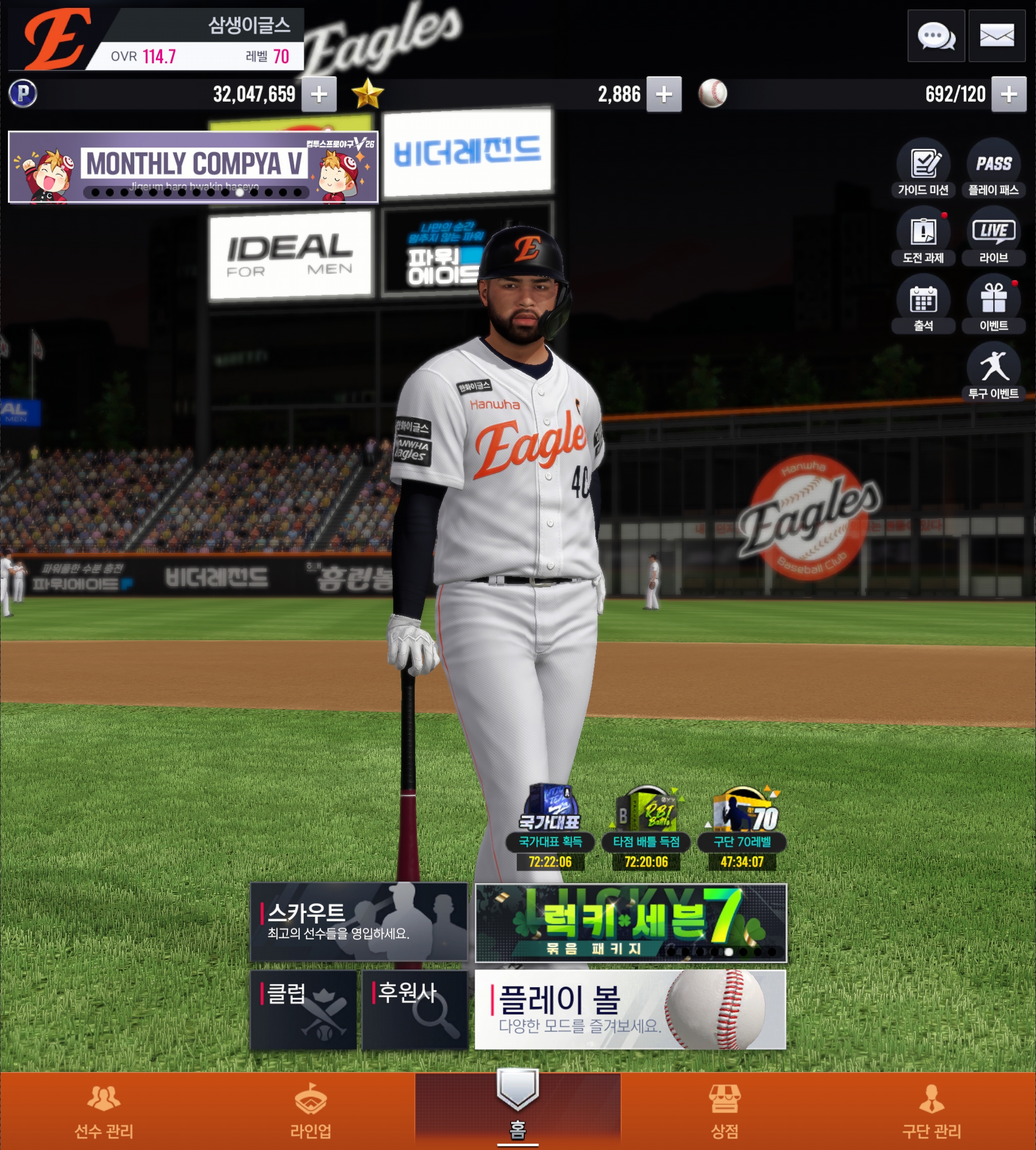Select the 스카우트 scout menu tile
The width and height of the screenshot is (1036, 1150).
(358, 921)
